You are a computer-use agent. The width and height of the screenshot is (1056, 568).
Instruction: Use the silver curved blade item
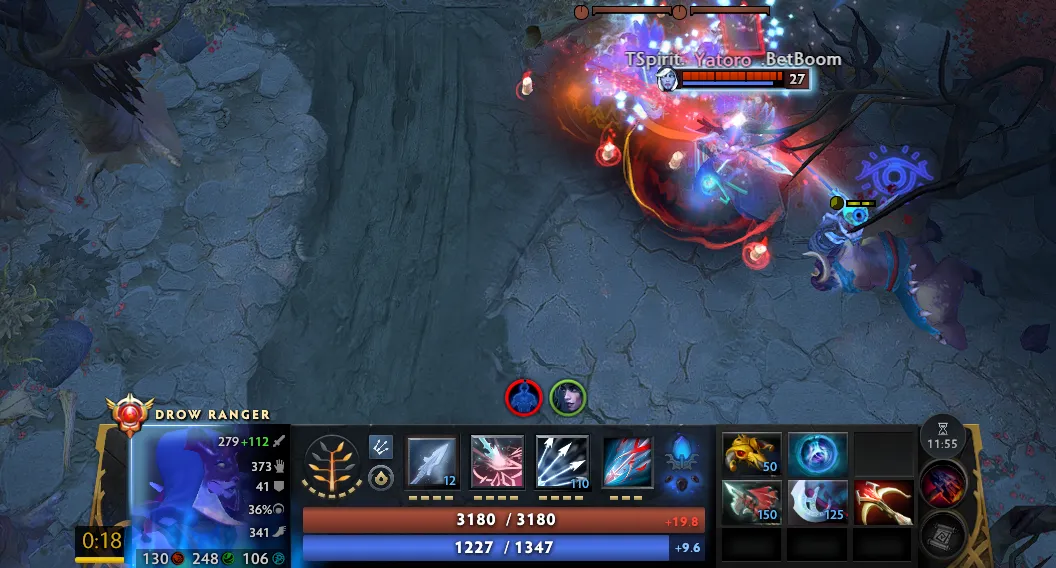click(x=817, y=502)
